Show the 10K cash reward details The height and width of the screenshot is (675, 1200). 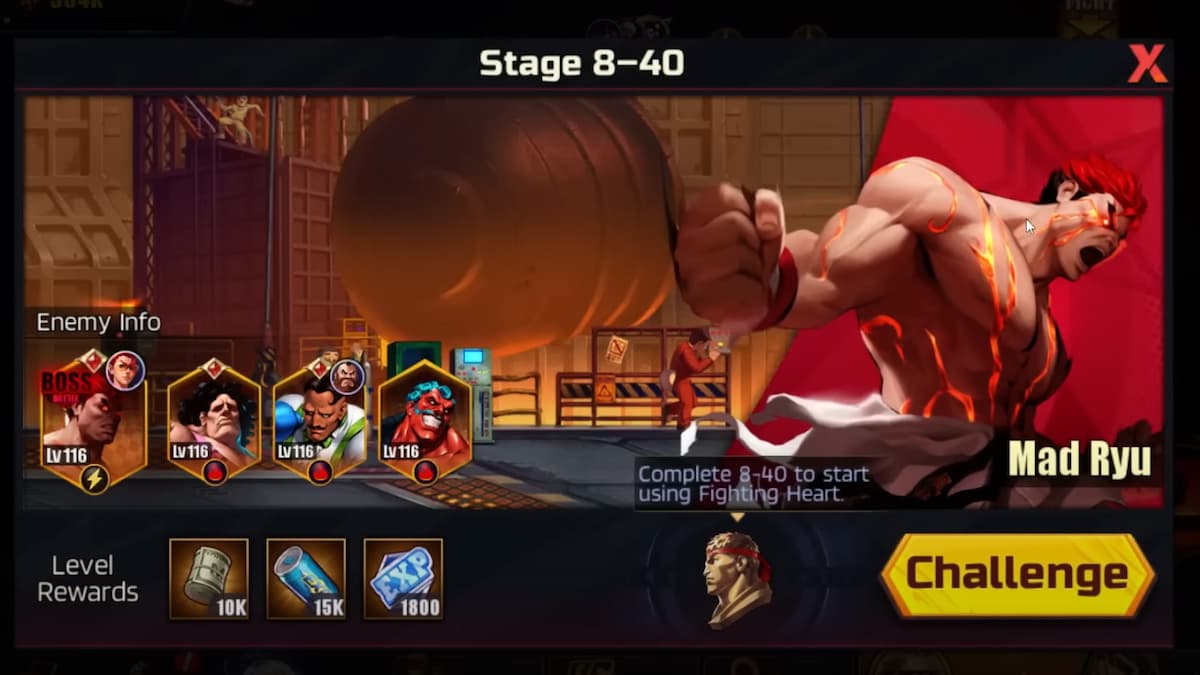[x=208, y=578]
